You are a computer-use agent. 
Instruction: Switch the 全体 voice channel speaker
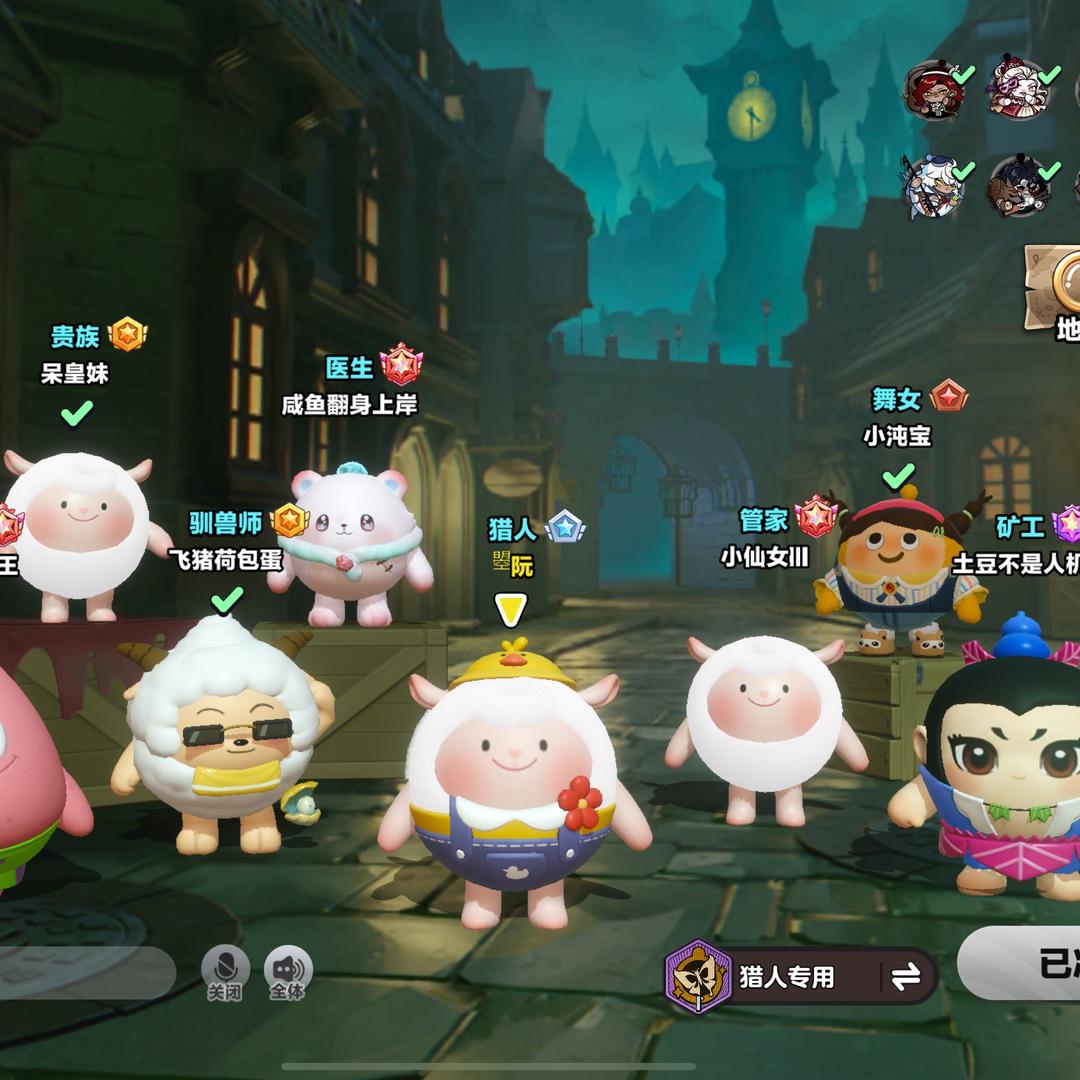click(288, 972)
